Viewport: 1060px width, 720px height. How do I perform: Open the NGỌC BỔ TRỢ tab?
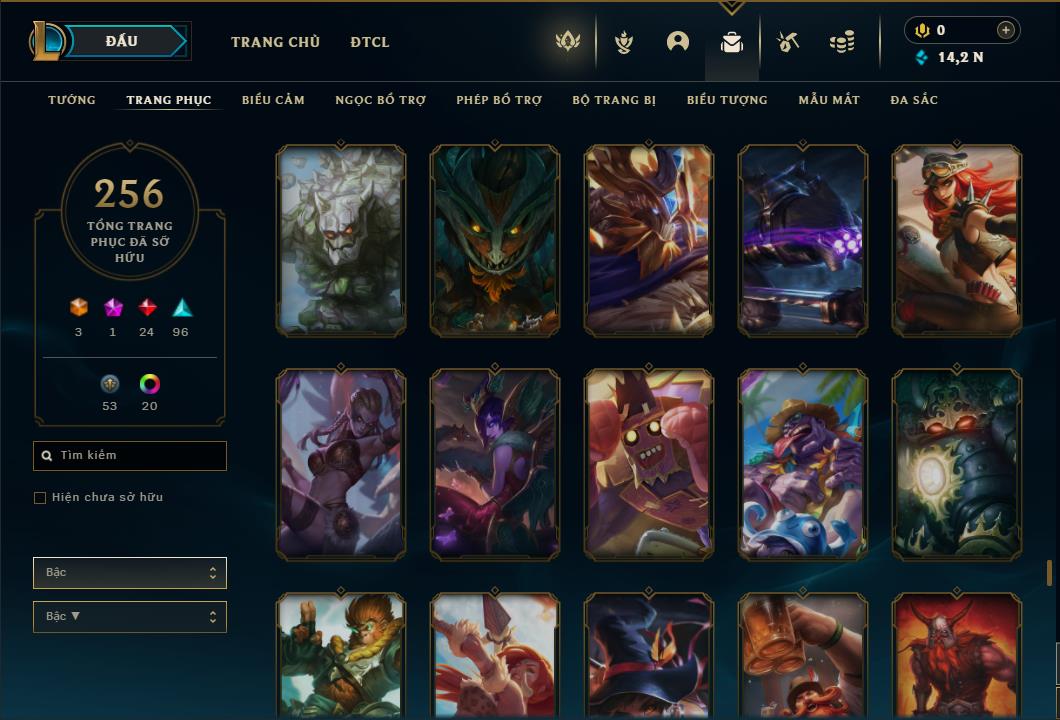tap(380, 100)
